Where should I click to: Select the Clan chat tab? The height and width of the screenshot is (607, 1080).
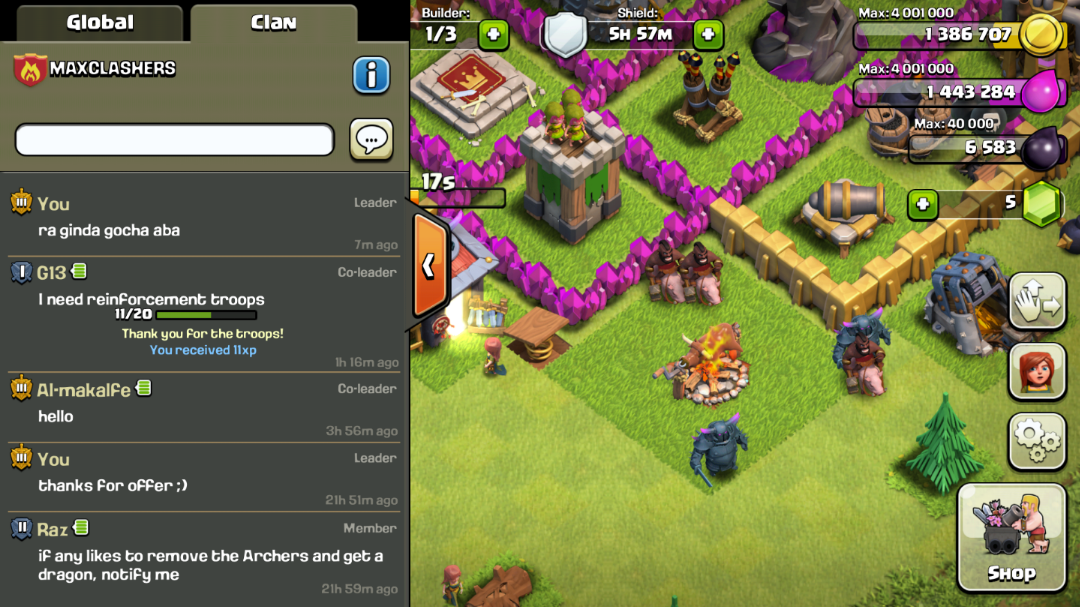(x=273, y=22)
